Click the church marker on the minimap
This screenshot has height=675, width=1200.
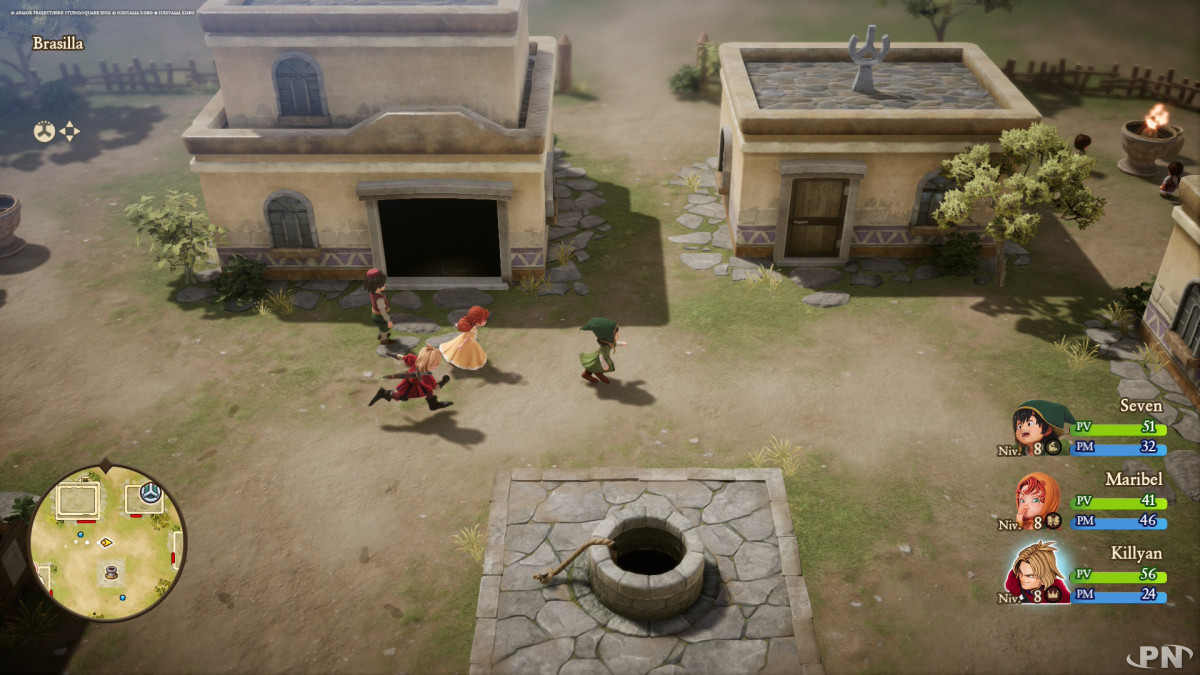pos(151,492)
